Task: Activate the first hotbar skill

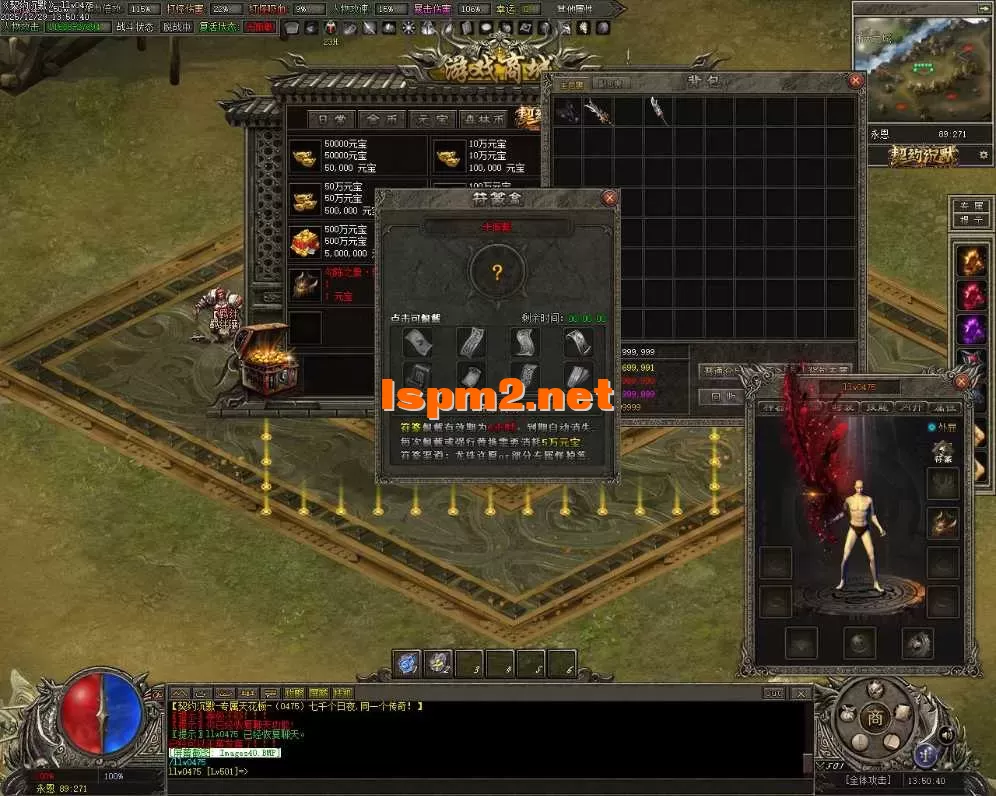Action: 407,662
